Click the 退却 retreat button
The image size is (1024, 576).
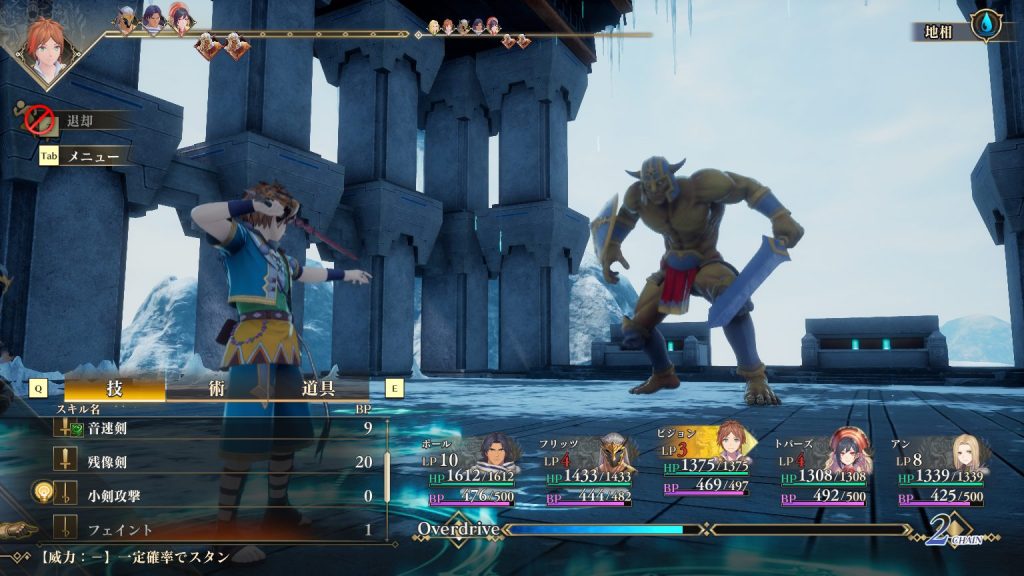coord(79,121)
